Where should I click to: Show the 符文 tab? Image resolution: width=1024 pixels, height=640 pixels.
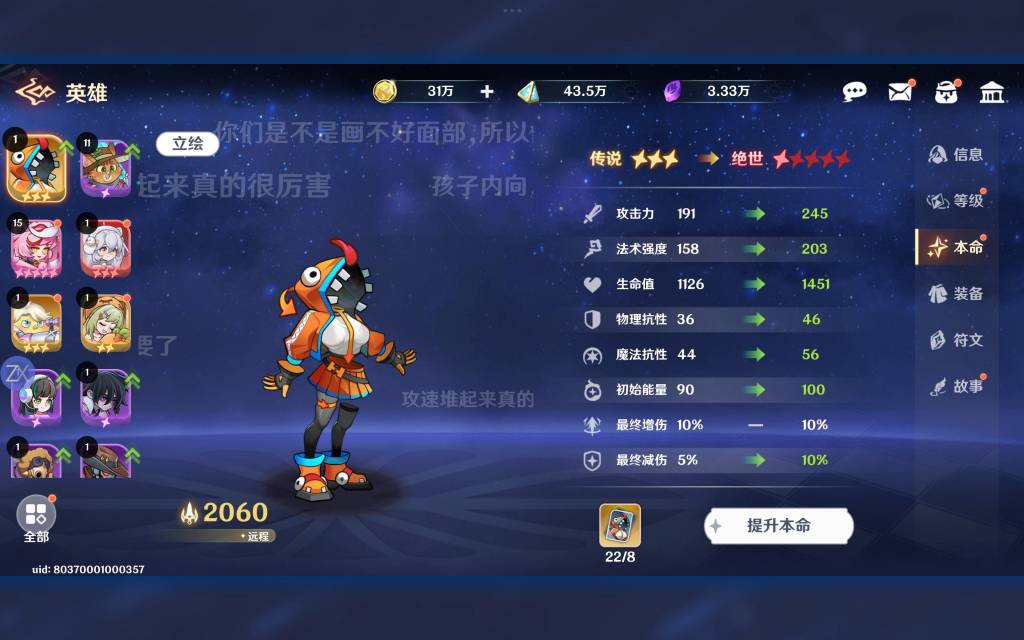957,340
